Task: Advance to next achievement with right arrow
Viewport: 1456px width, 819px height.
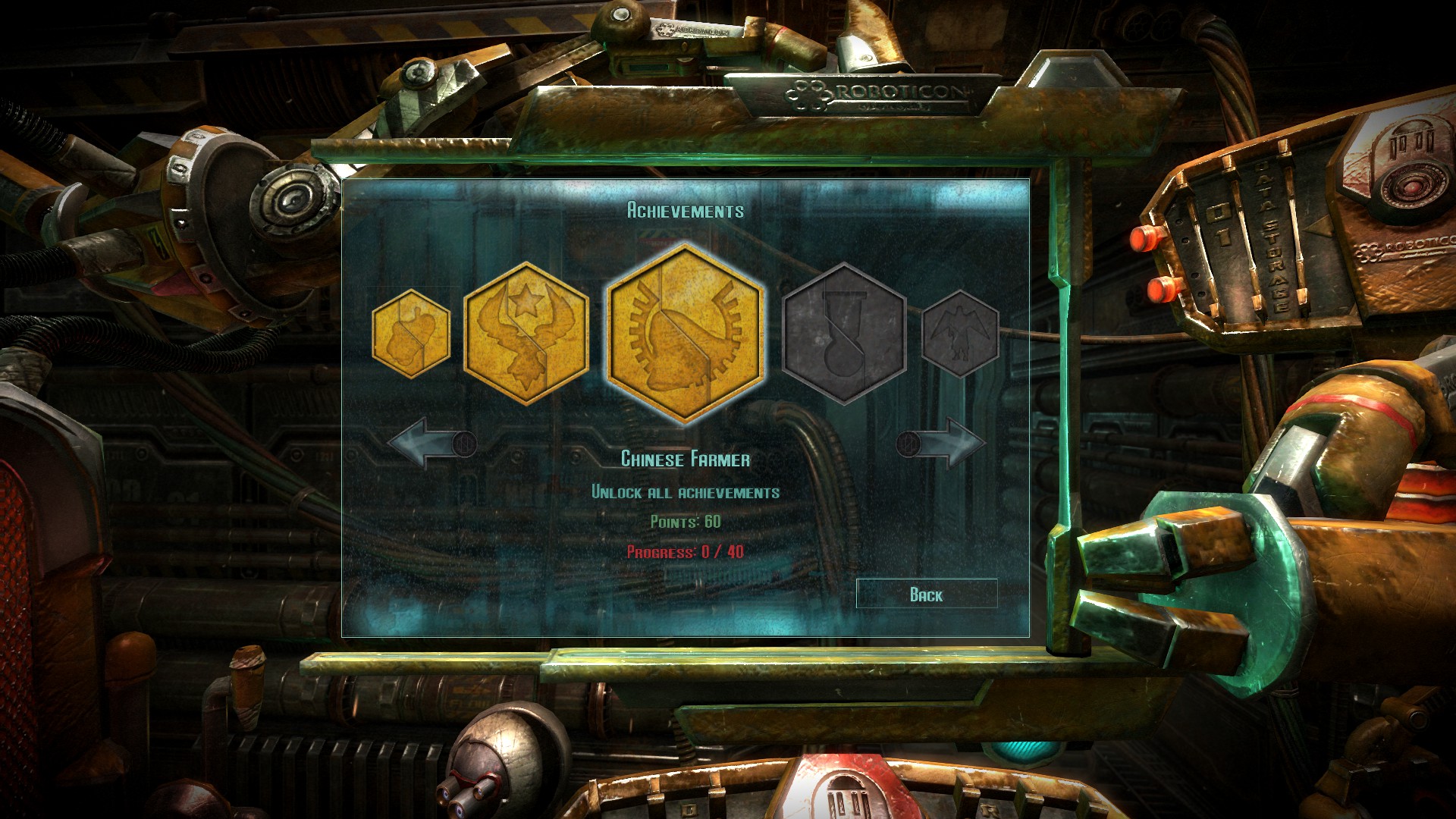Action: click(x=942, y=443)
